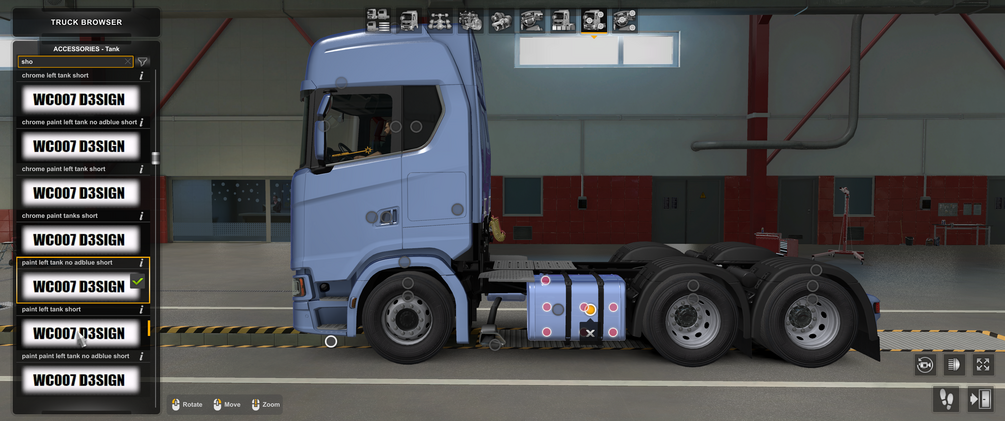Image resolution: width=1005 pixels, height=421 pixels.
Task: Select the "paint left tank short" accessory
Action: click(x=79, y=333)
